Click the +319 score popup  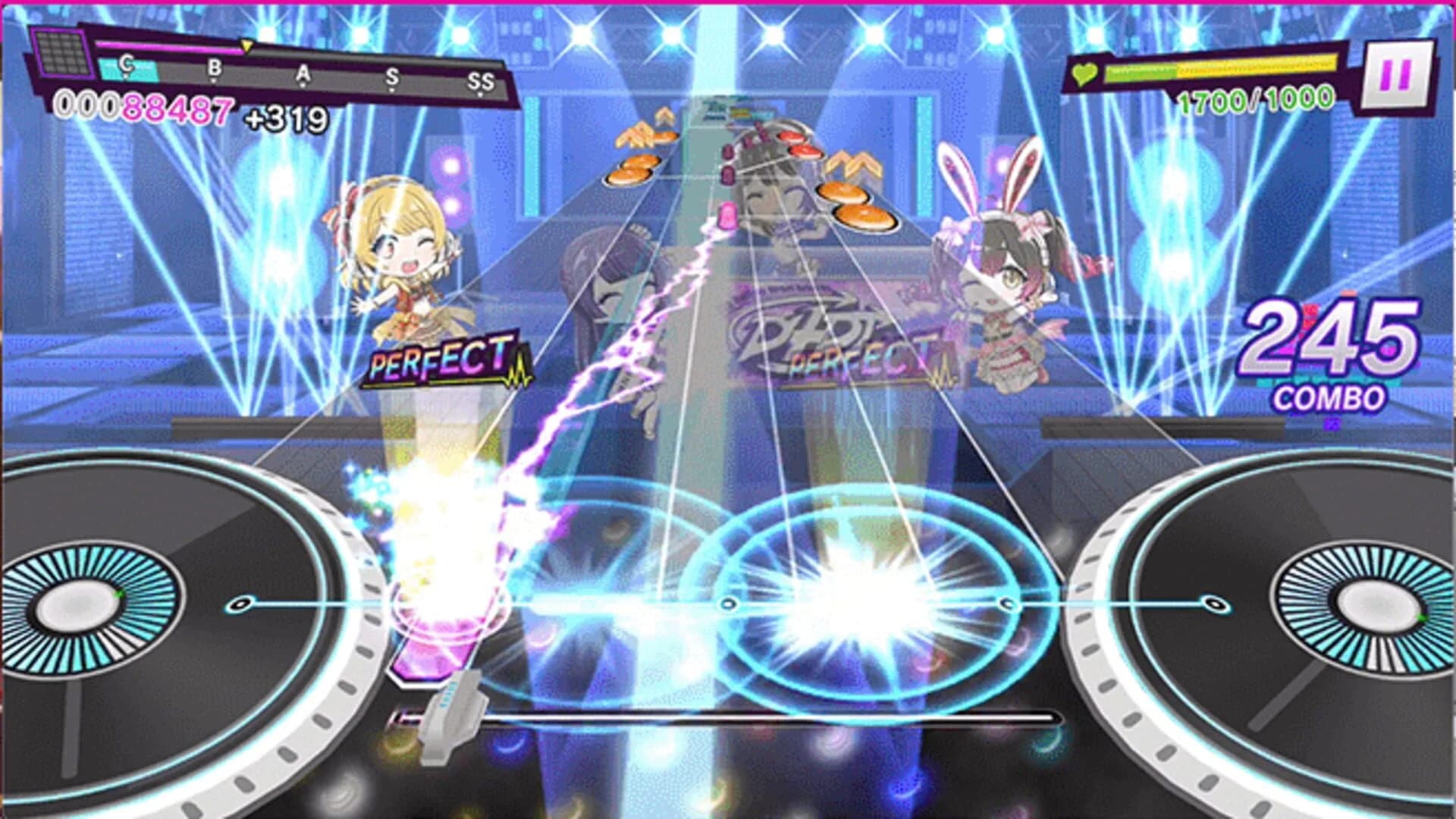pos(288,118)
